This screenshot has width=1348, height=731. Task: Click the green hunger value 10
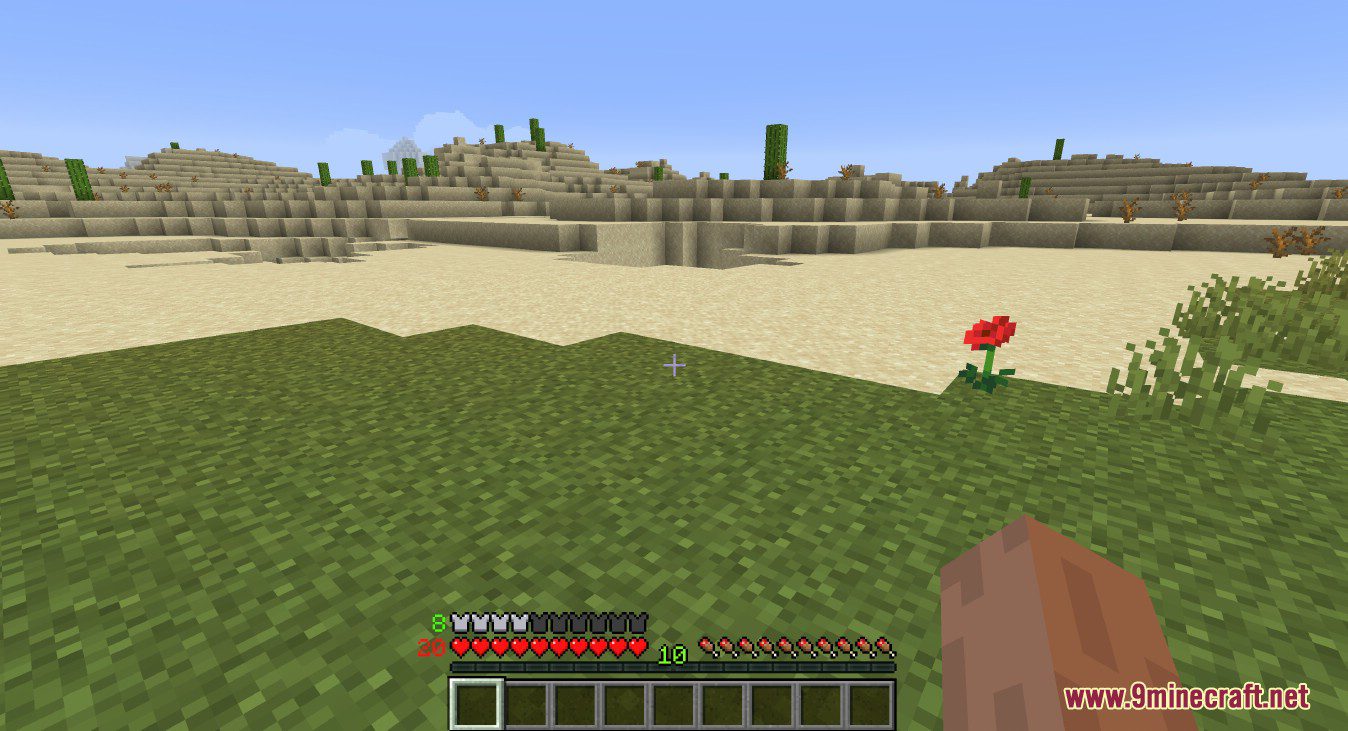[673, 655]
